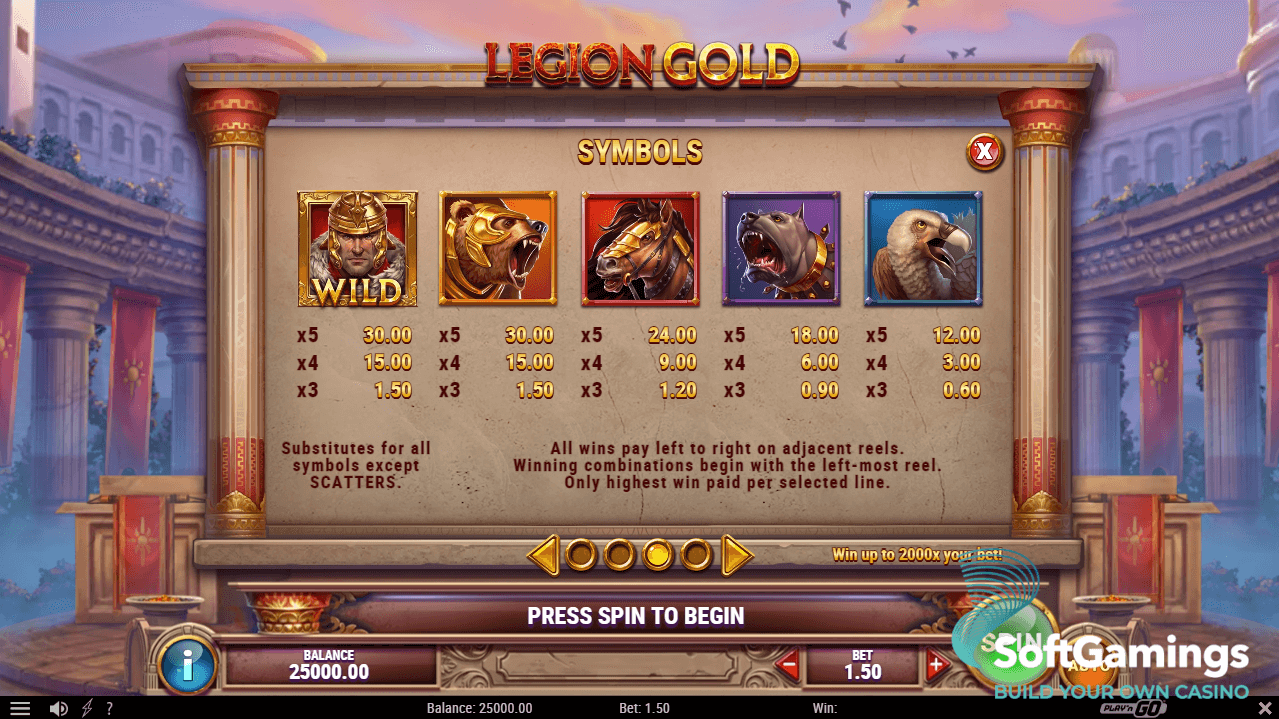Close the Symbols paytable panel
The height and width of the screenshot is (719, 1279).
pyautogui.click(x=985, y=152)
